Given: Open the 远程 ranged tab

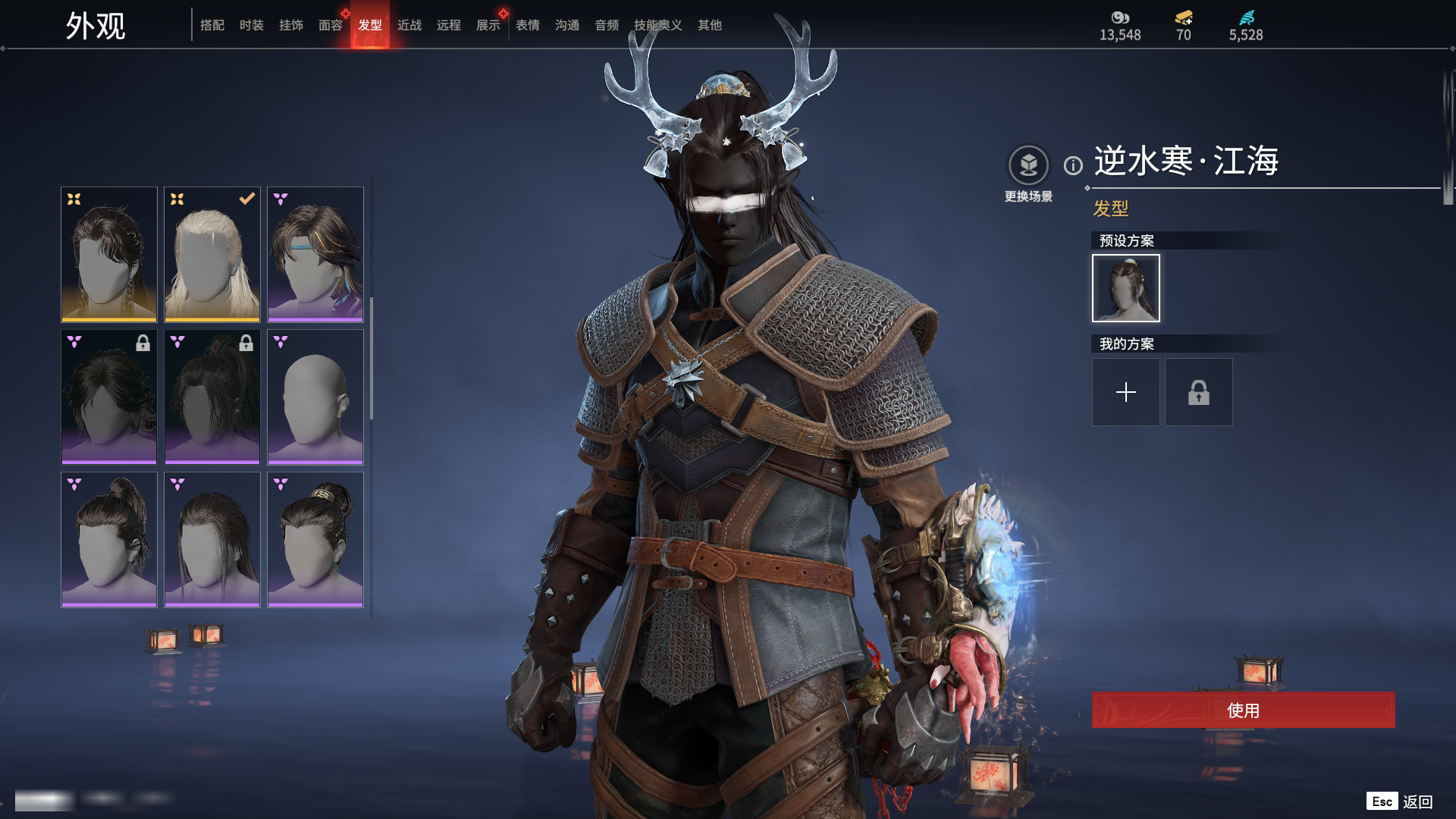Looking at the screenshot, I should [448, 25].
